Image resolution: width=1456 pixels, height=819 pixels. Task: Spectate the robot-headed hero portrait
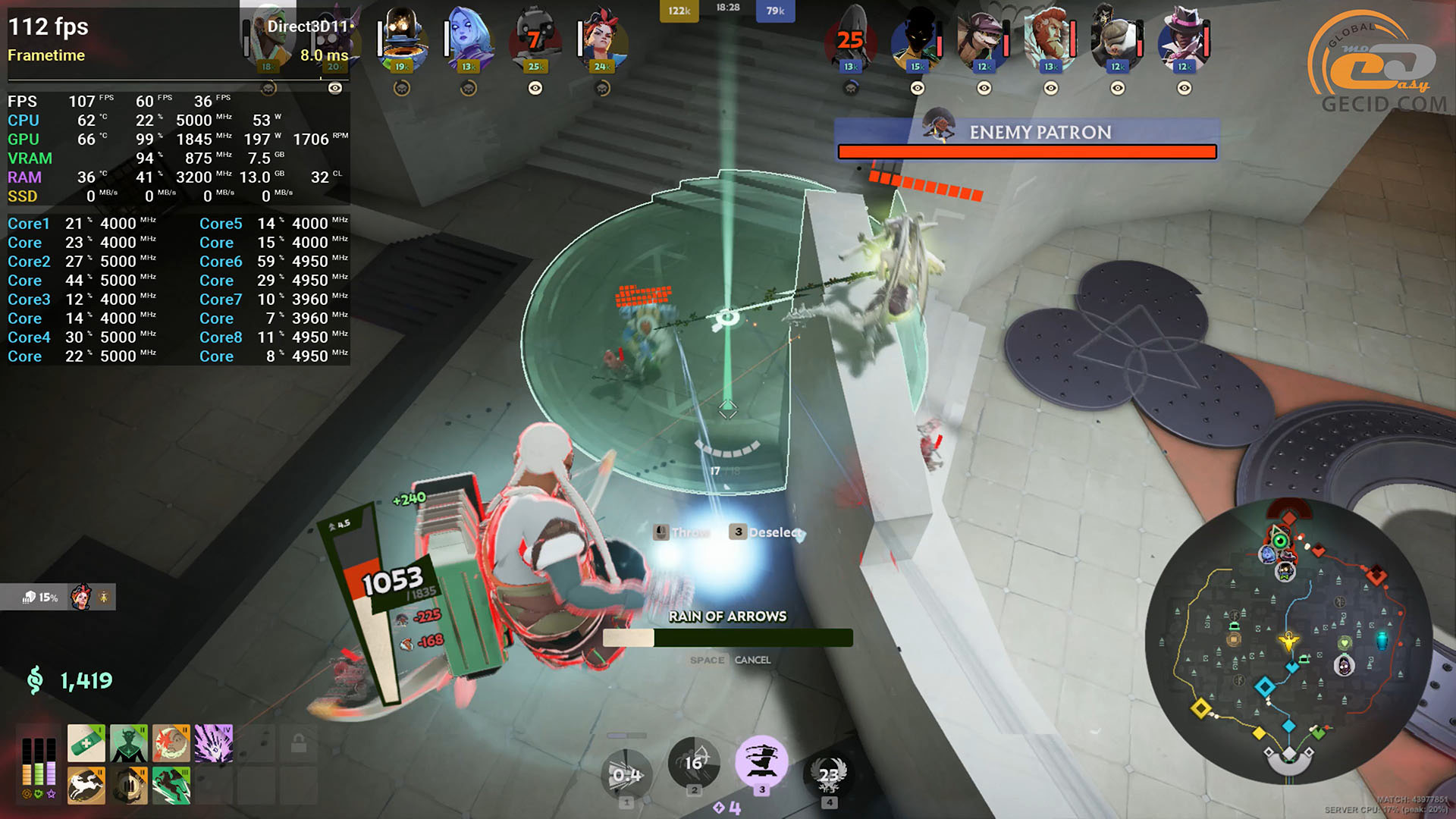401,36
